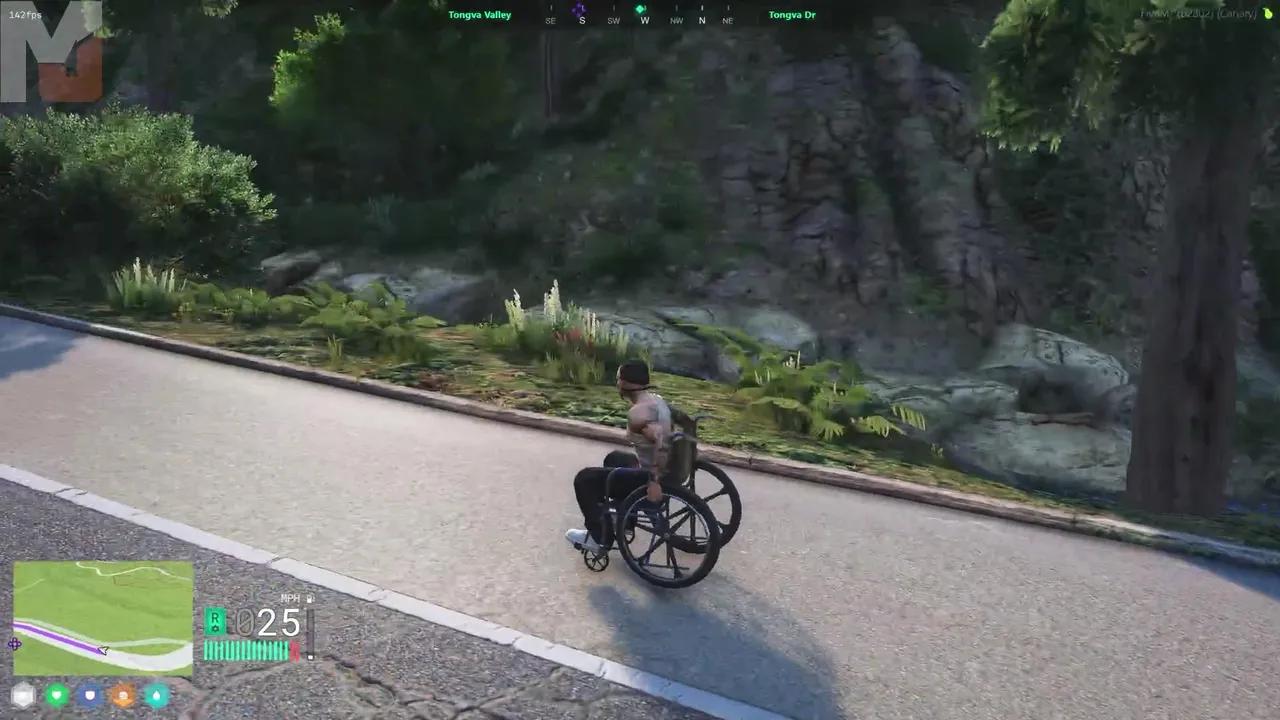Image resolution: width=1280 pixels, height=720 pixels.
Task: Select the blue armor shield icon
Action: [x=90, y=695]
